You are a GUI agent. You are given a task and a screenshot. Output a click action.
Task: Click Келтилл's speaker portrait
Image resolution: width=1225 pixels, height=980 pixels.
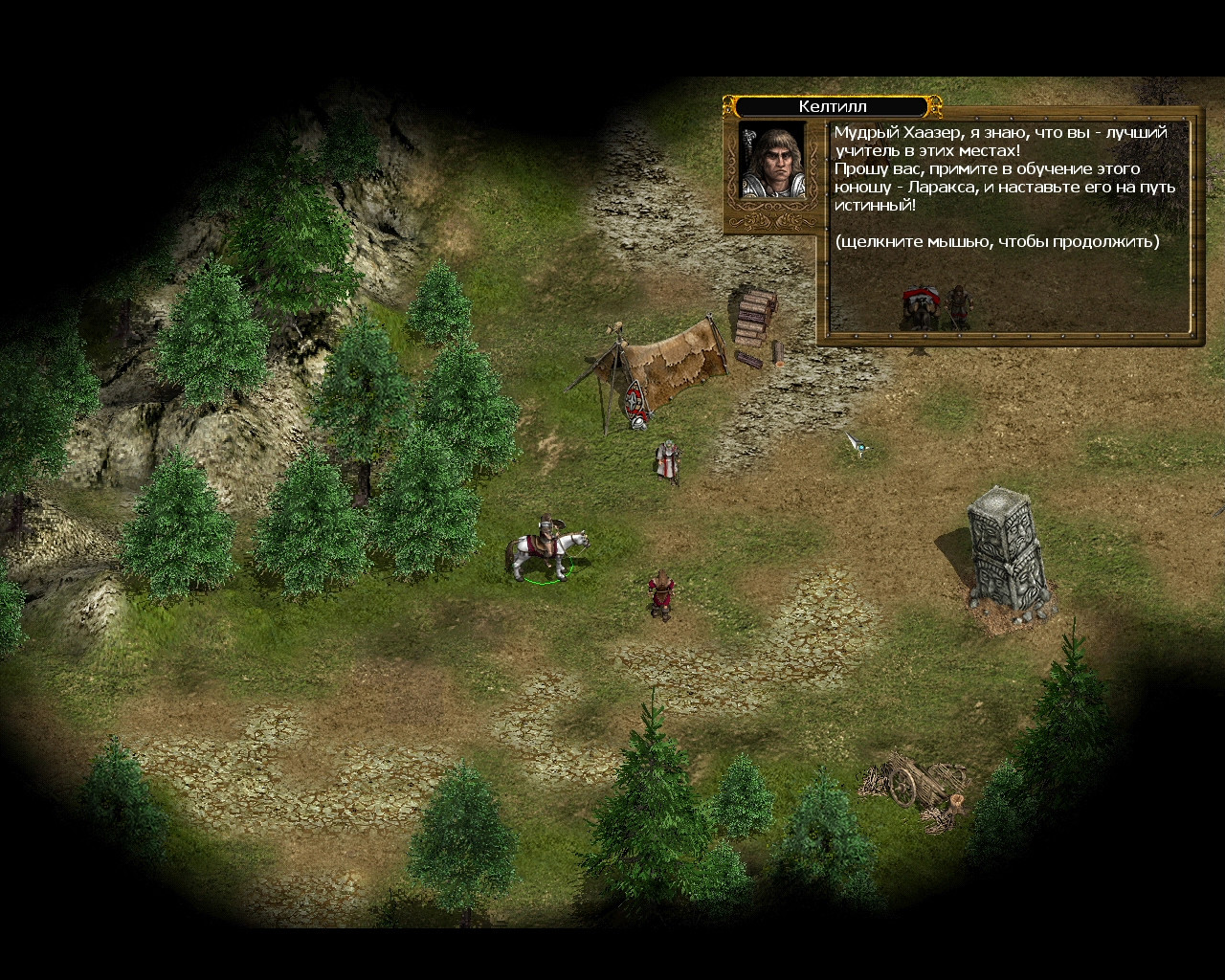tap(770, 161)
